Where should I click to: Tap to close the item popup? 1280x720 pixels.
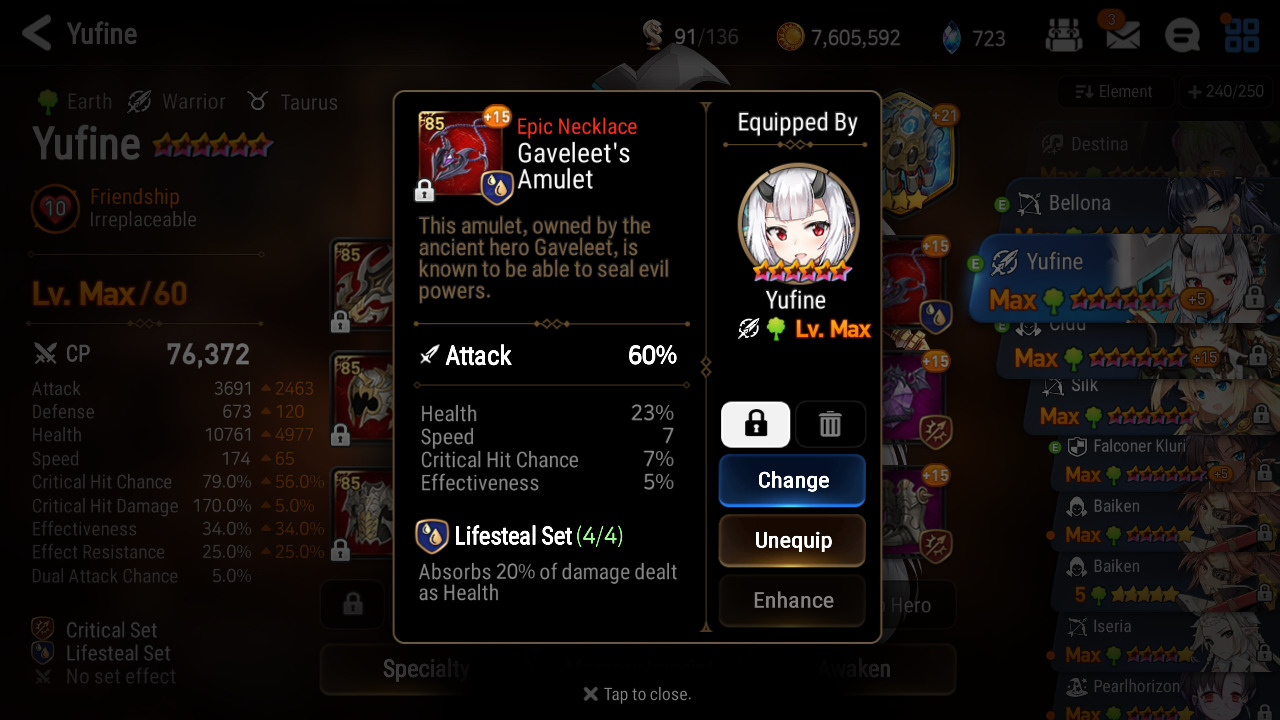637,694
